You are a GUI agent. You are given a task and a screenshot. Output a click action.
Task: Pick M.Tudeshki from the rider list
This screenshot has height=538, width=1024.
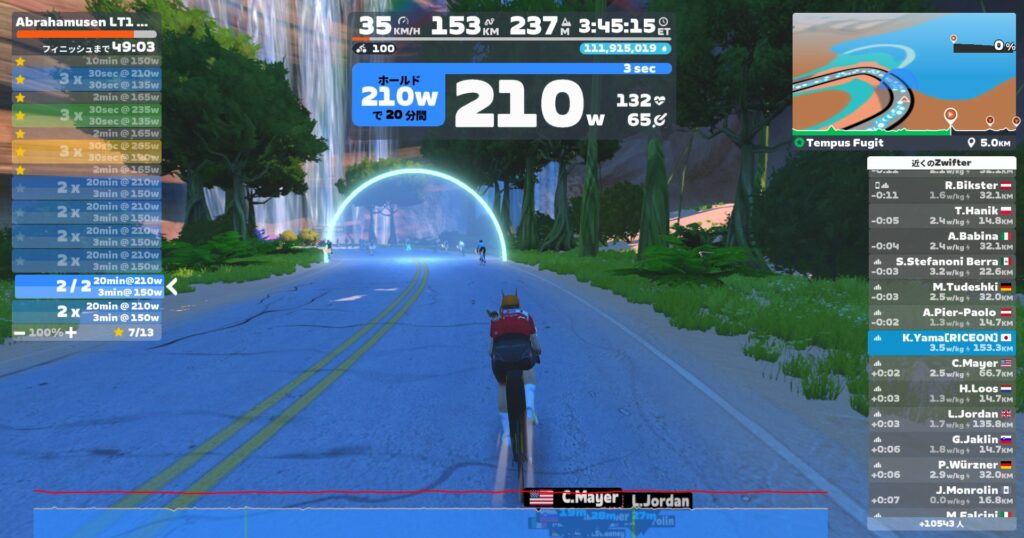[941, 292]
